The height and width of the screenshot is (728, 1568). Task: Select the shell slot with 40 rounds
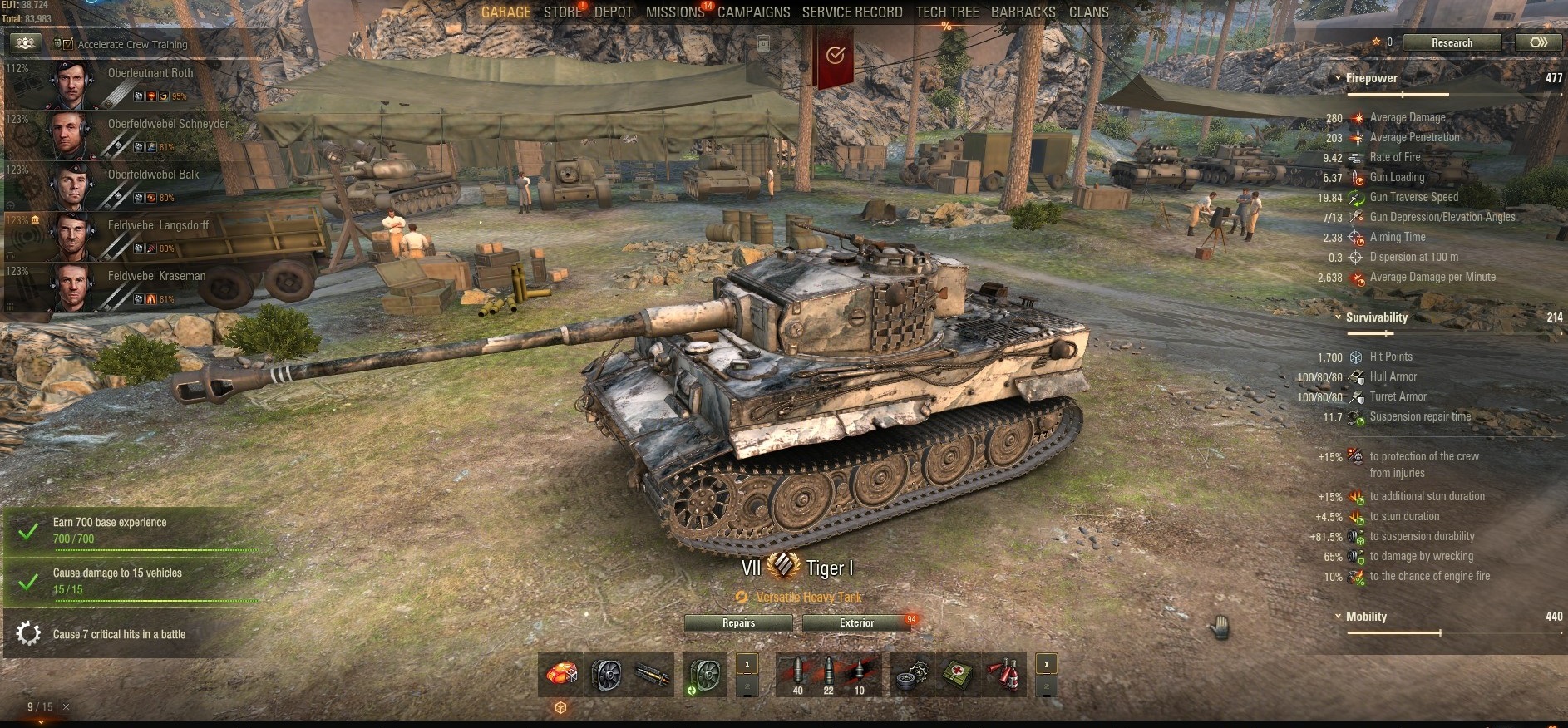coord(797,675)
